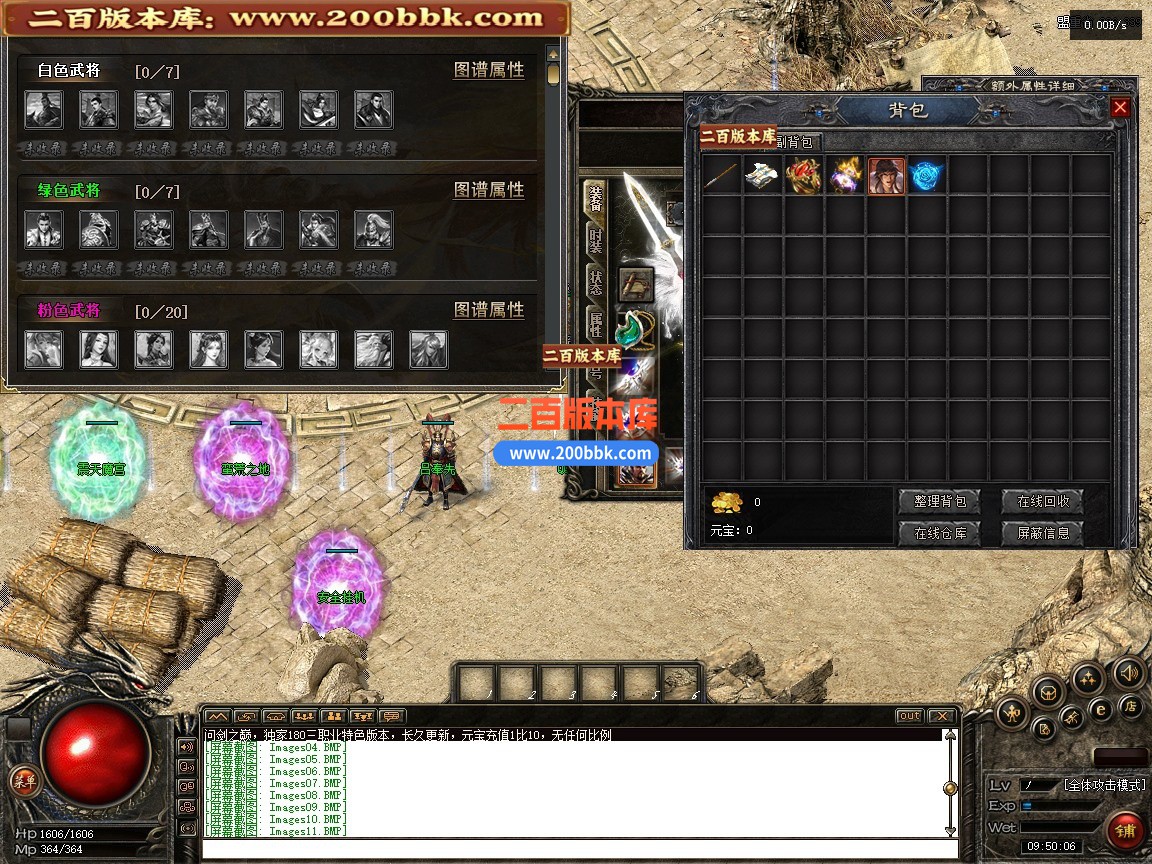Open 图谱属性 for 绿色武将
The image size is (1152, 864).
489,190
